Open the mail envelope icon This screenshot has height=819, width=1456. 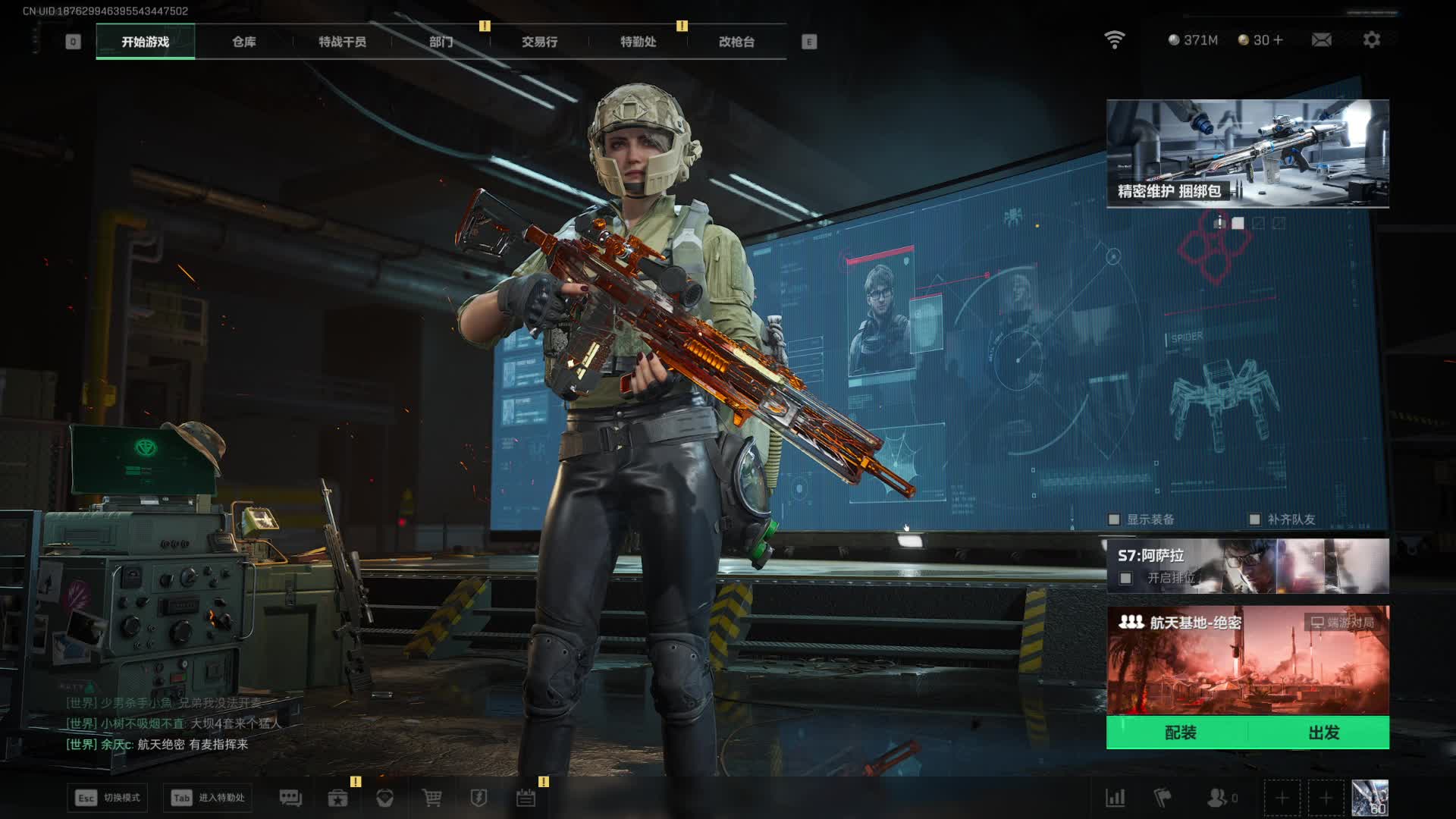[1321, 39]
